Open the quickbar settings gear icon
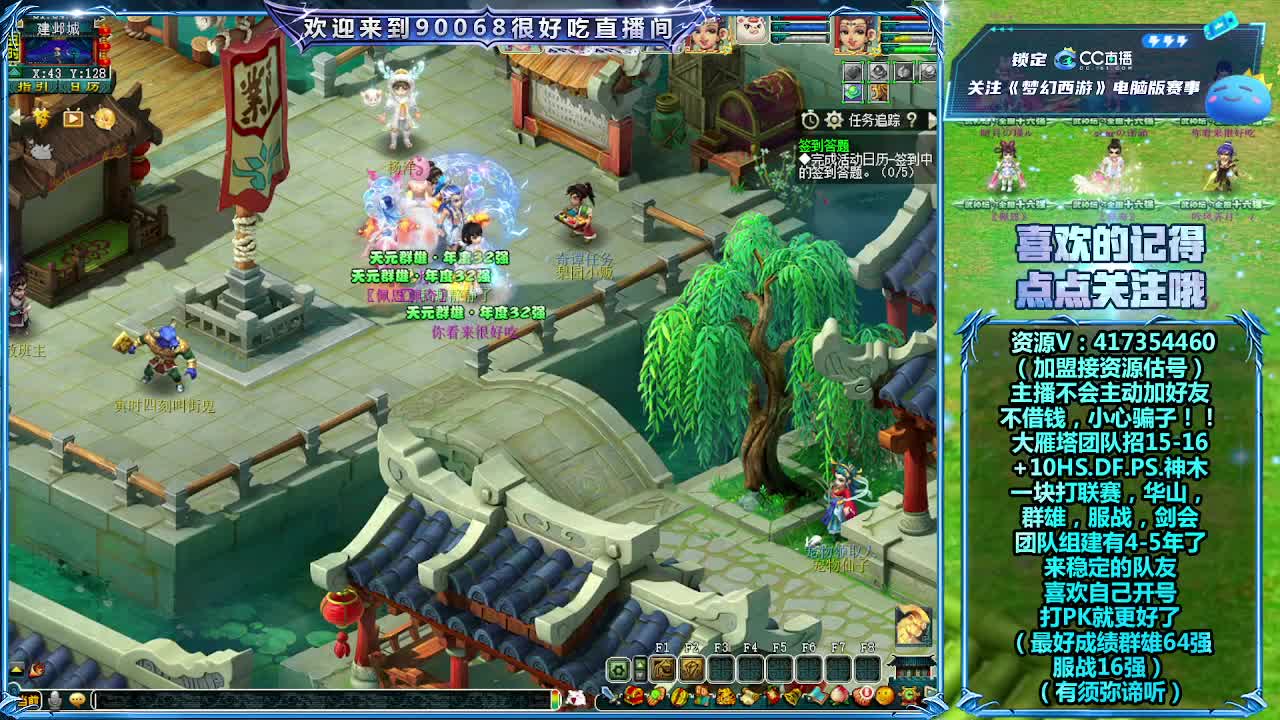Viewport: 1280px width, 720px height. click(617, 668)
